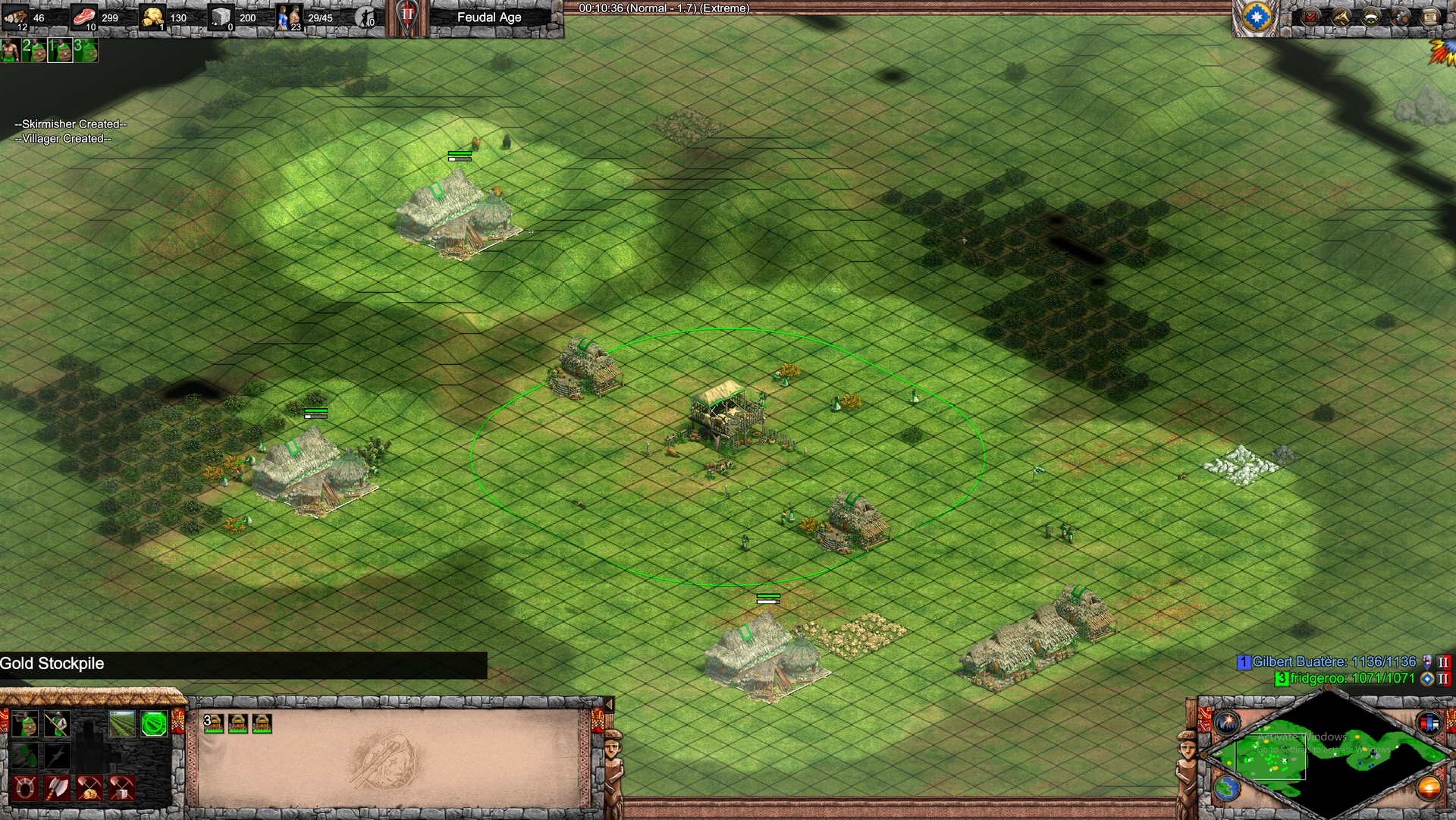Research the axe woodcutting upgrade
The width and height of the screenshot is (1456, 820).
(57, 788)
